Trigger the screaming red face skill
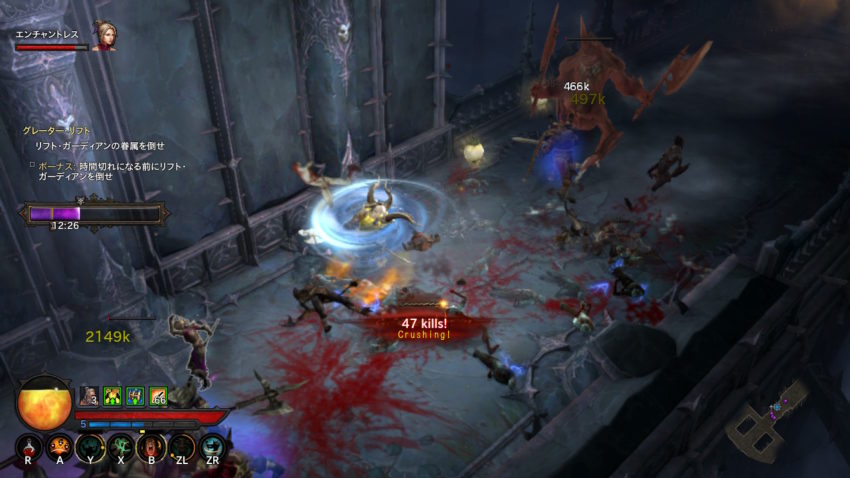This screenshot has height=478, width=850. click(x=151, y=446)
